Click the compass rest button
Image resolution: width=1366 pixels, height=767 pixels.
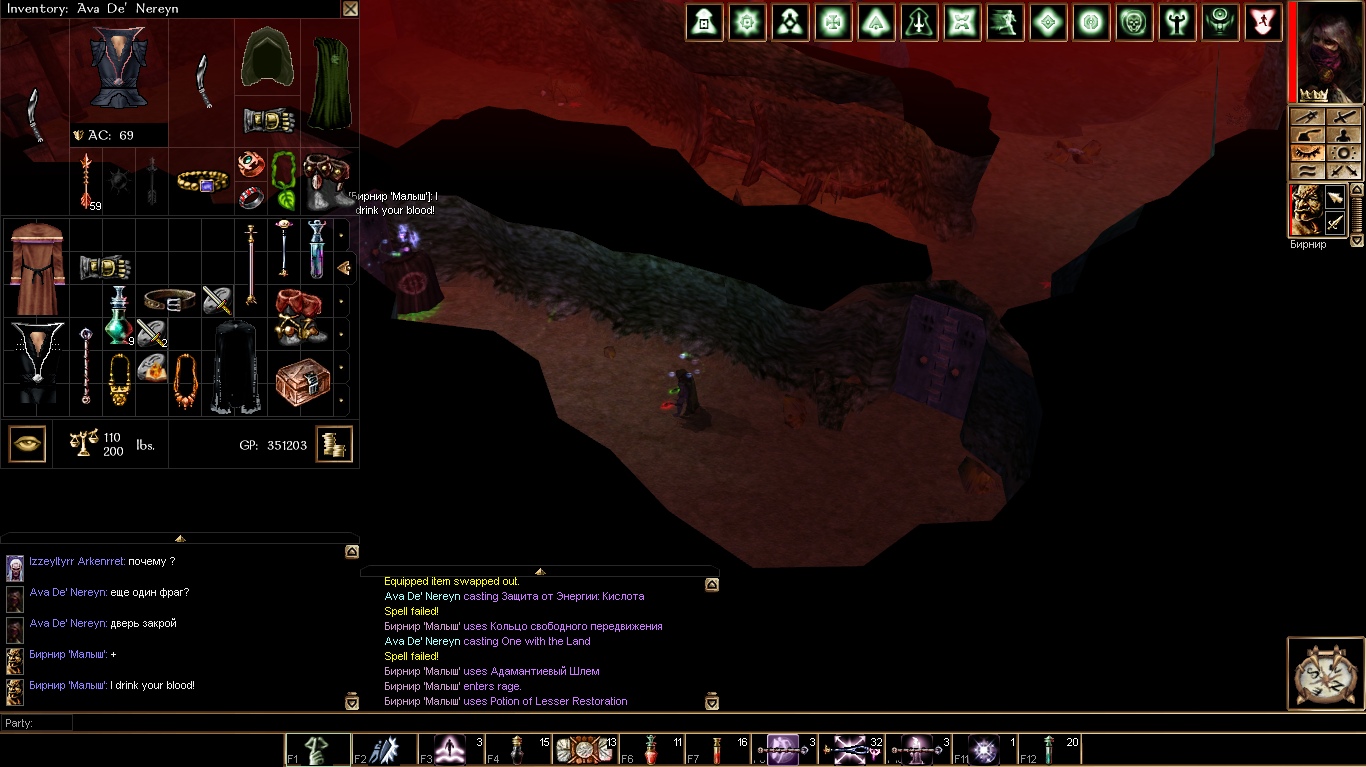tap(1324, 673)
